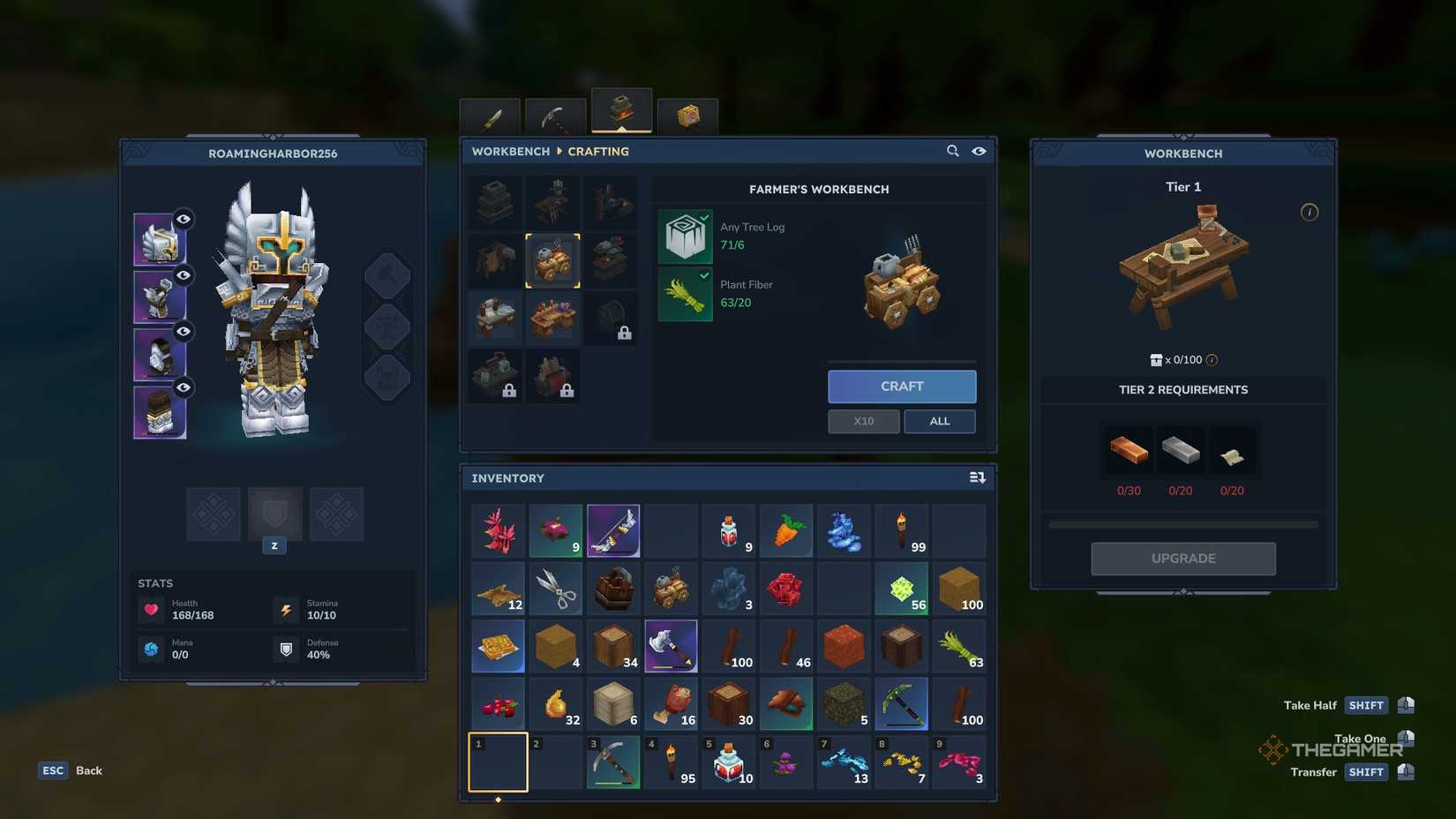Screen dimensions: 1456x819
Task: Toggle visibility of the winged helmet armor slot
Action: pyautogui.click(x=183, y=220)
